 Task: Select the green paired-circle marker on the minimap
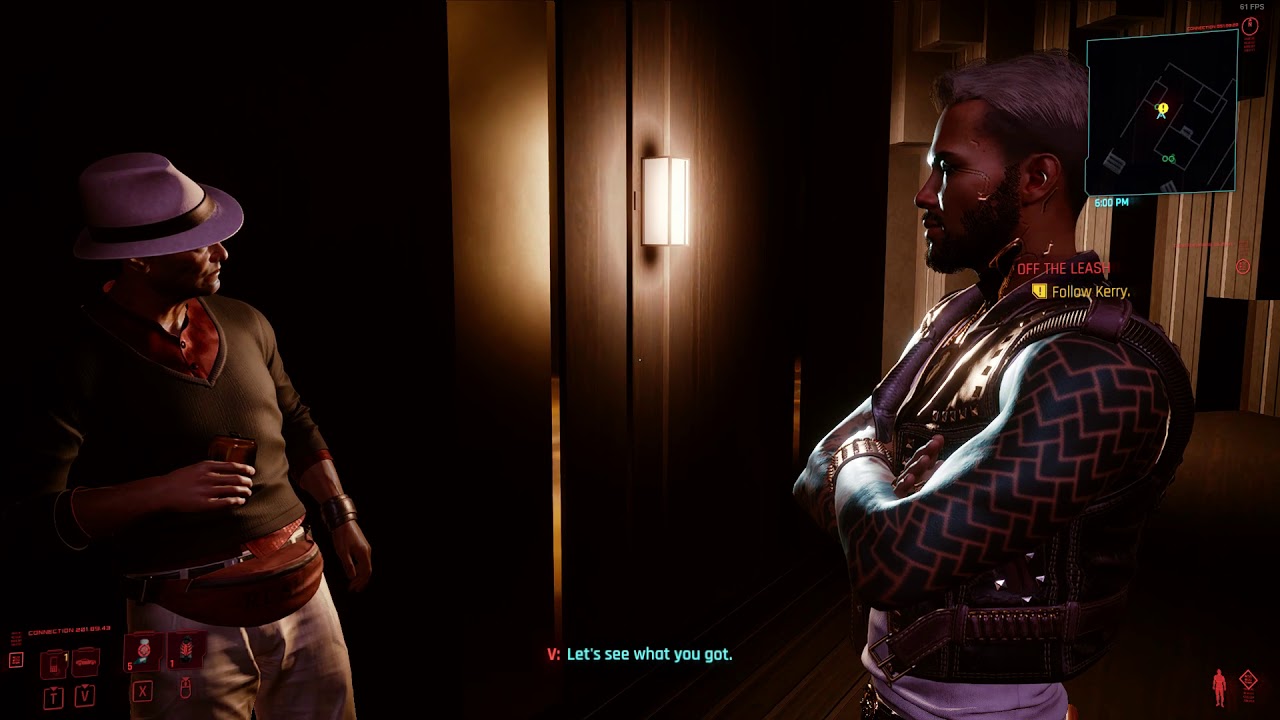[x=1168, y=159]
